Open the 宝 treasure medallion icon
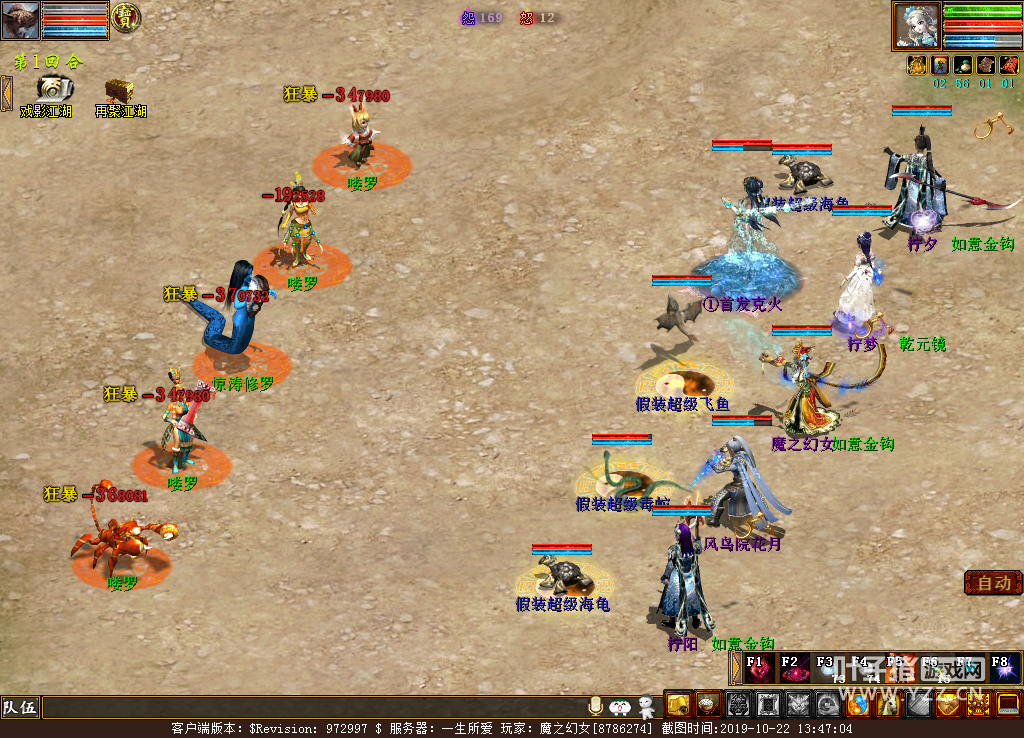Viewport: 1024px width, 738px height. [126, 17]
